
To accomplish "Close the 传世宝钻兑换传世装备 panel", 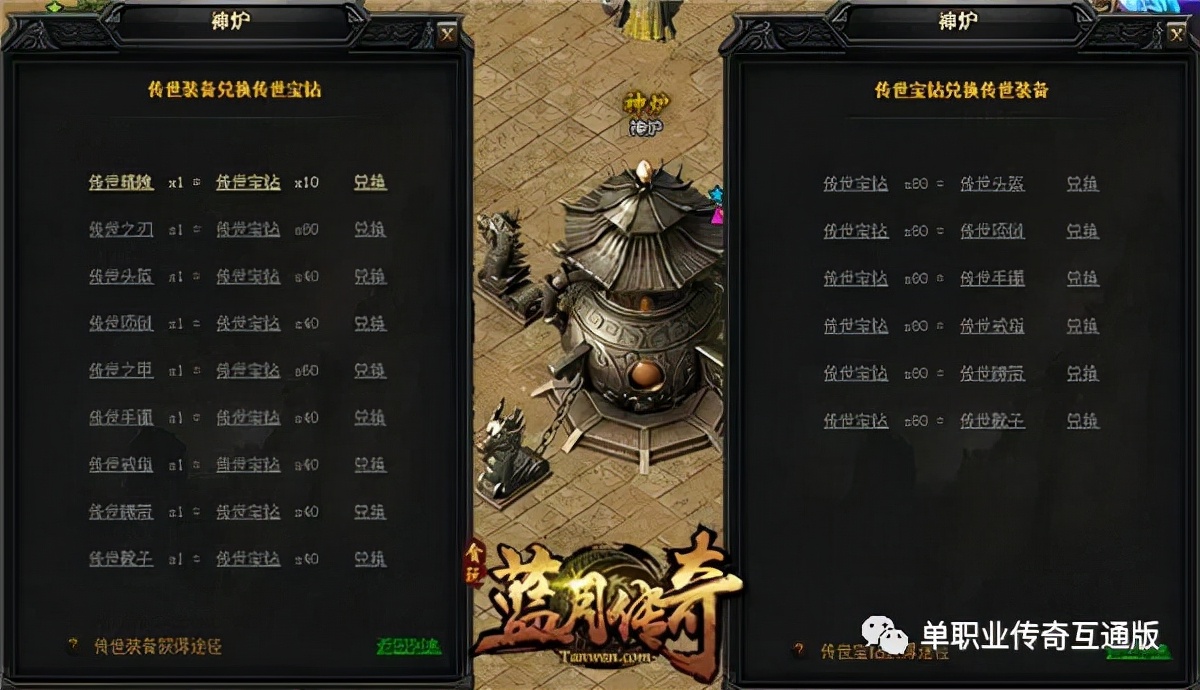I will pos(1176,35).
